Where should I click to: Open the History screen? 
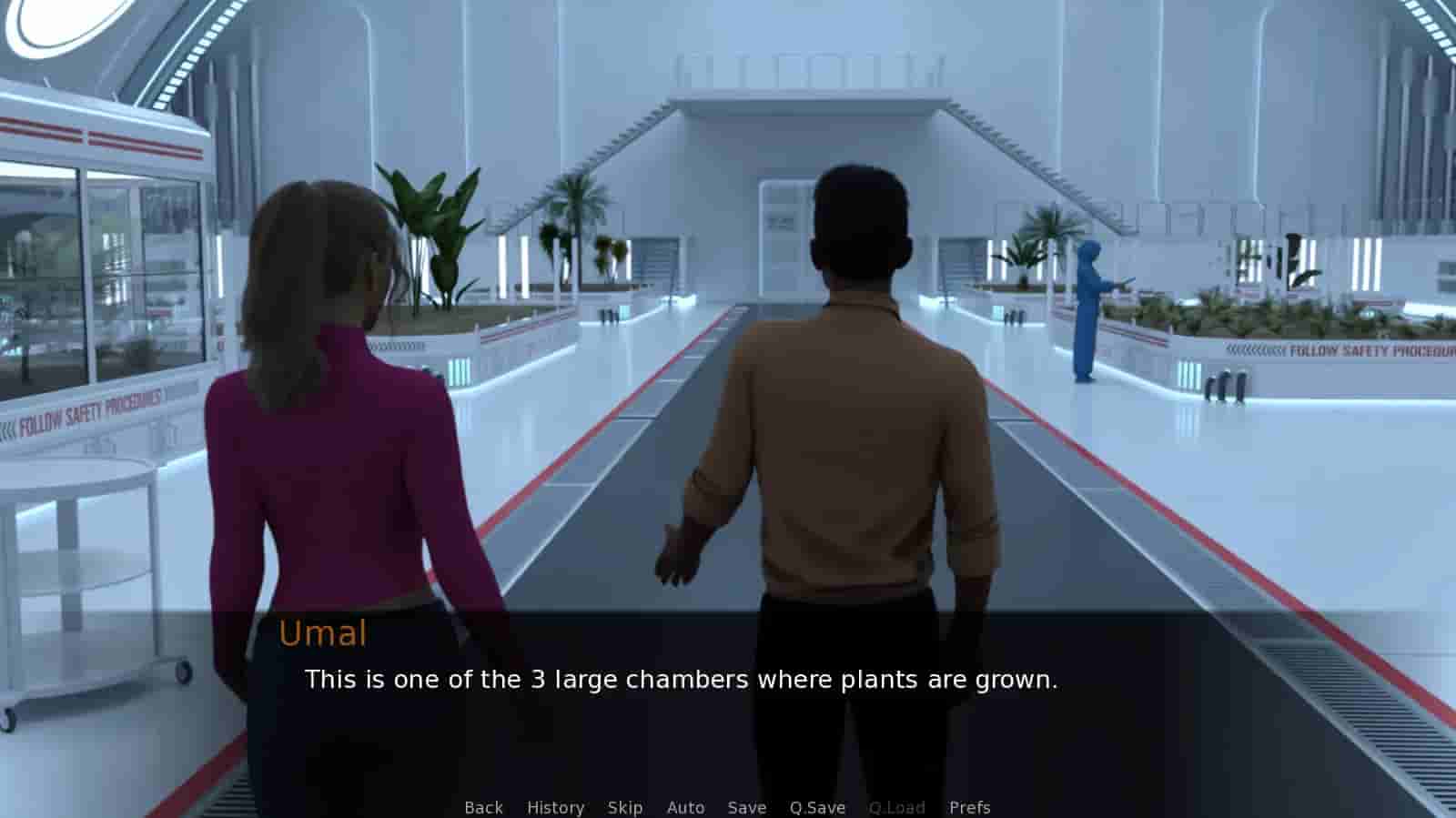point(555,807)
